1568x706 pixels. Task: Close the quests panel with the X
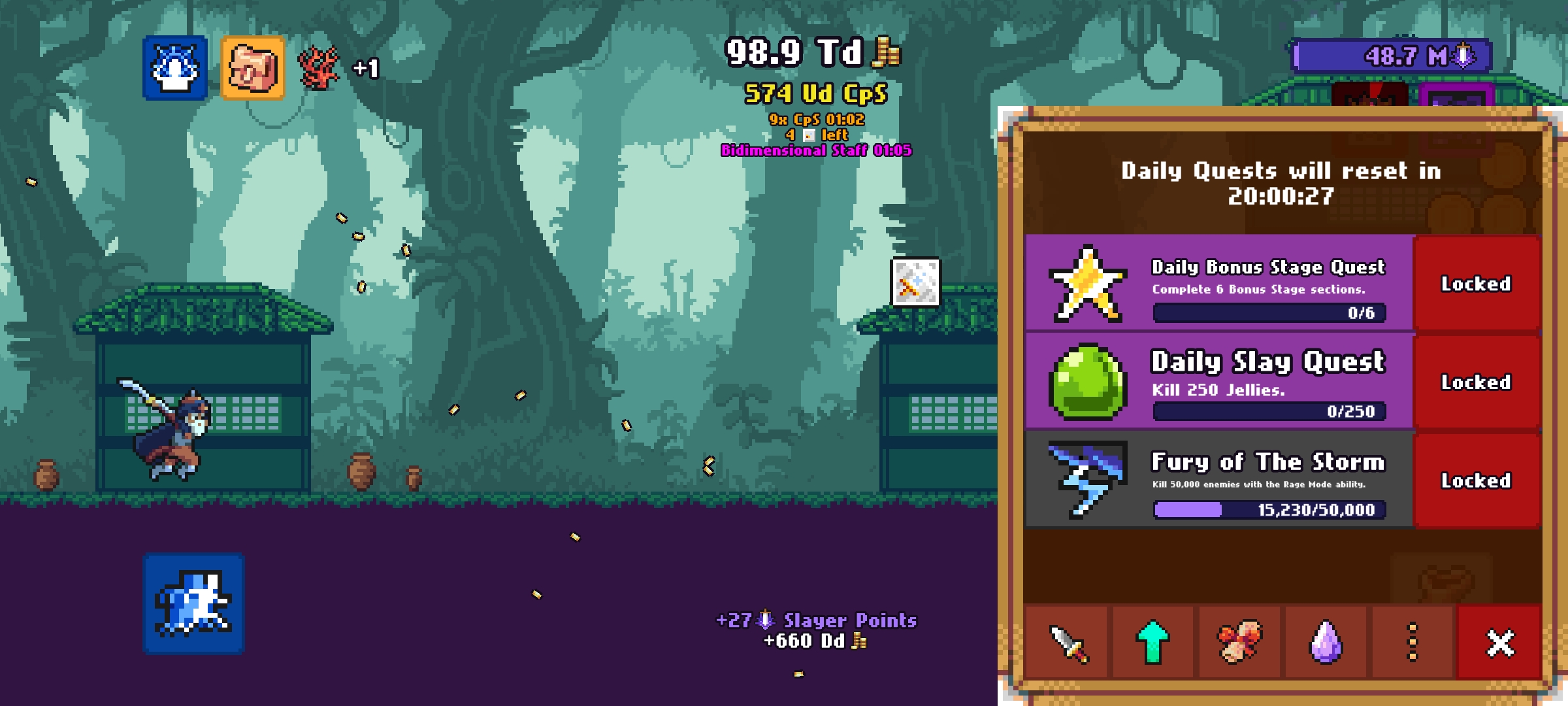coord(1499,643)
